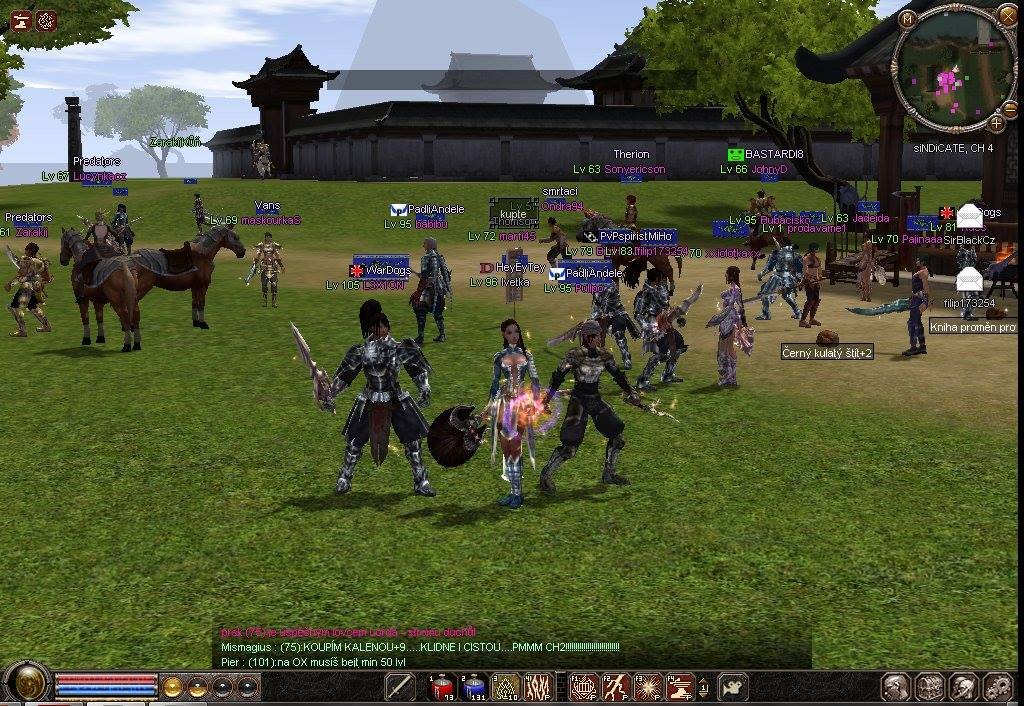Activate the F3 burst skill icon
The image size is (1024, 706).
tap(649, 687)
